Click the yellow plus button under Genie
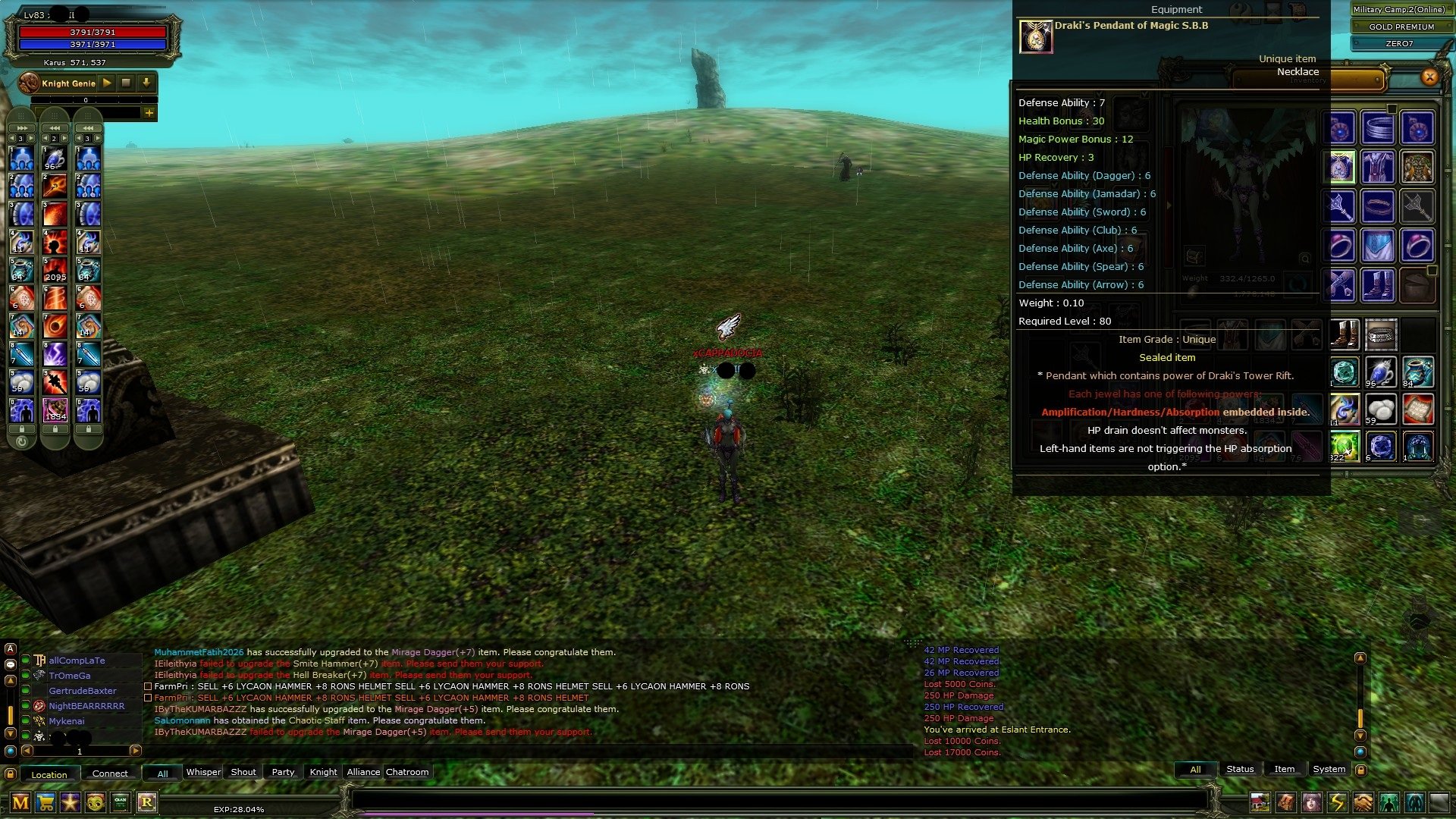Image resolution: width=1456 pixels, height=819 pixels. click(149, 113)
